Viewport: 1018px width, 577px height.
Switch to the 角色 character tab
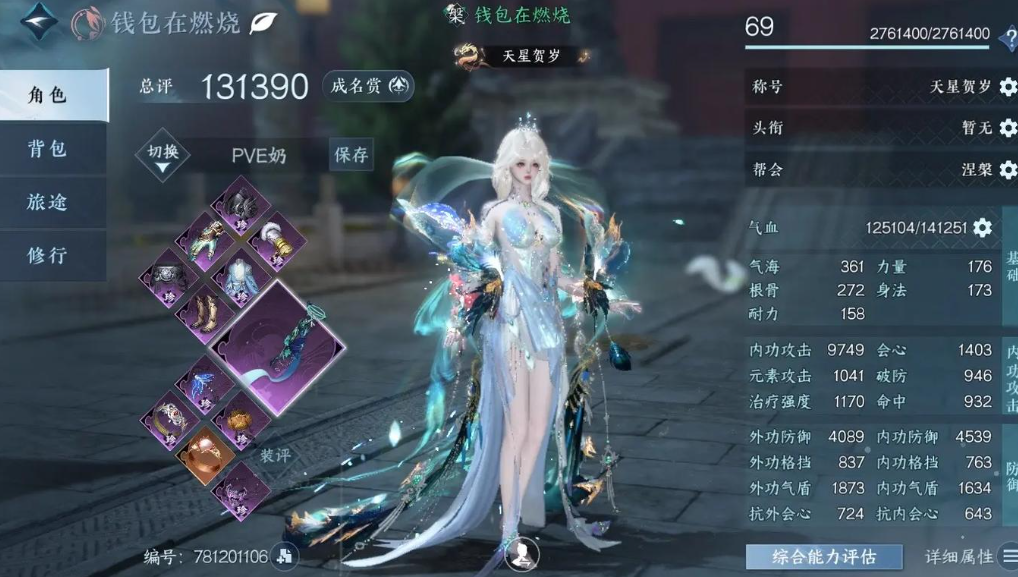pyautogui.click(x=52, y=95)
